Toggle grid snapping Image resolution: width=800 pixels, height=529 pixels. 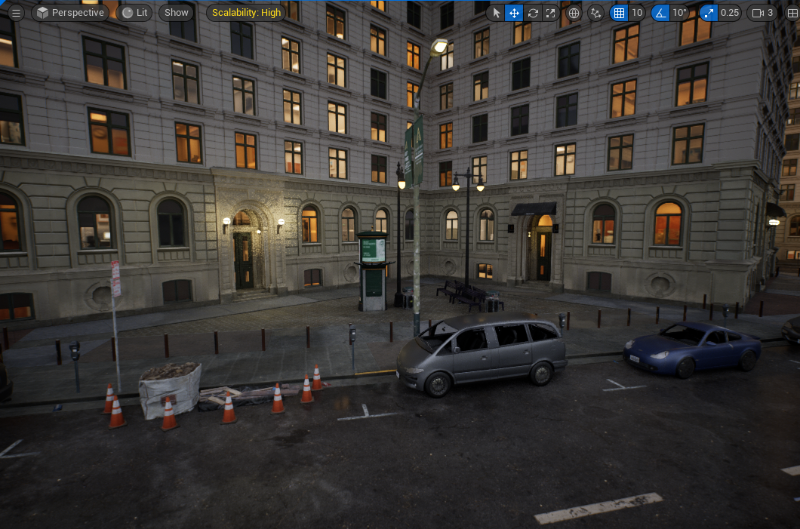pyautogui.click(x=618, y=13)
